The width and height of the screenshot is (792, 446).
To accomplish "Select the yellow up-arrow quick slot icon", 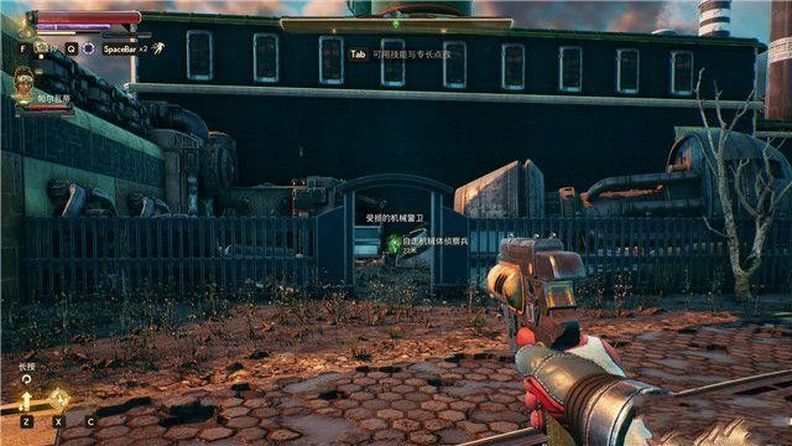I will 26,400.
